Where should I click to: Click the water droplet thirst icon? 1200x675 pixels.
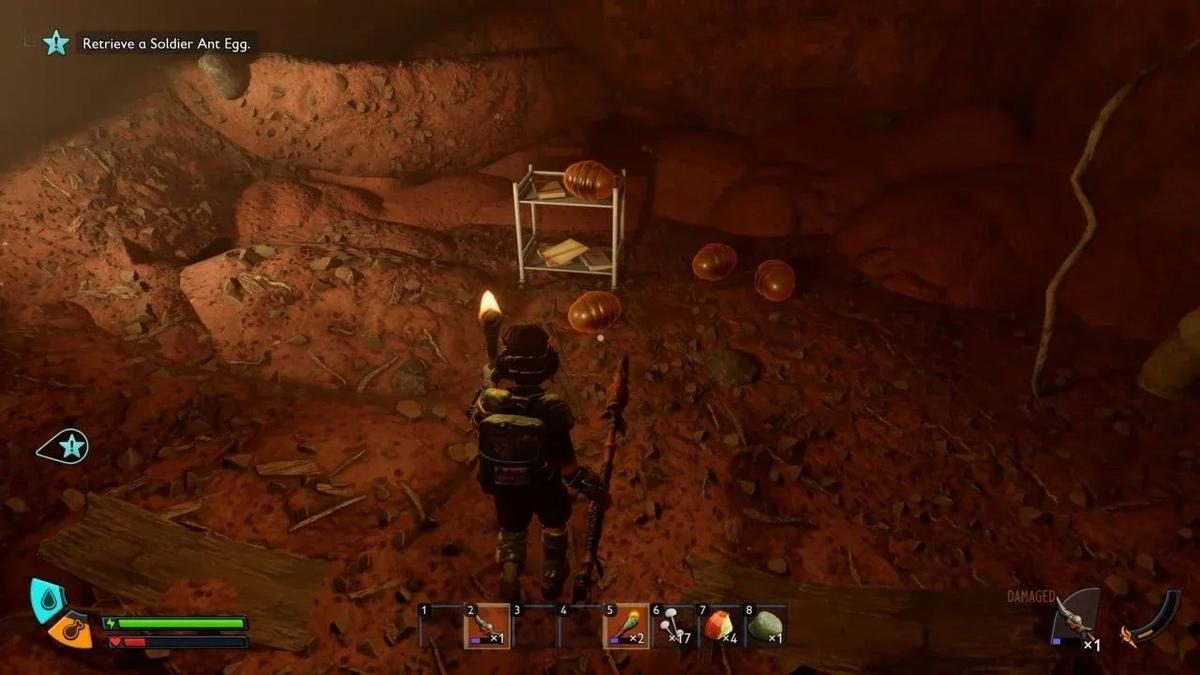coord(46,597)
